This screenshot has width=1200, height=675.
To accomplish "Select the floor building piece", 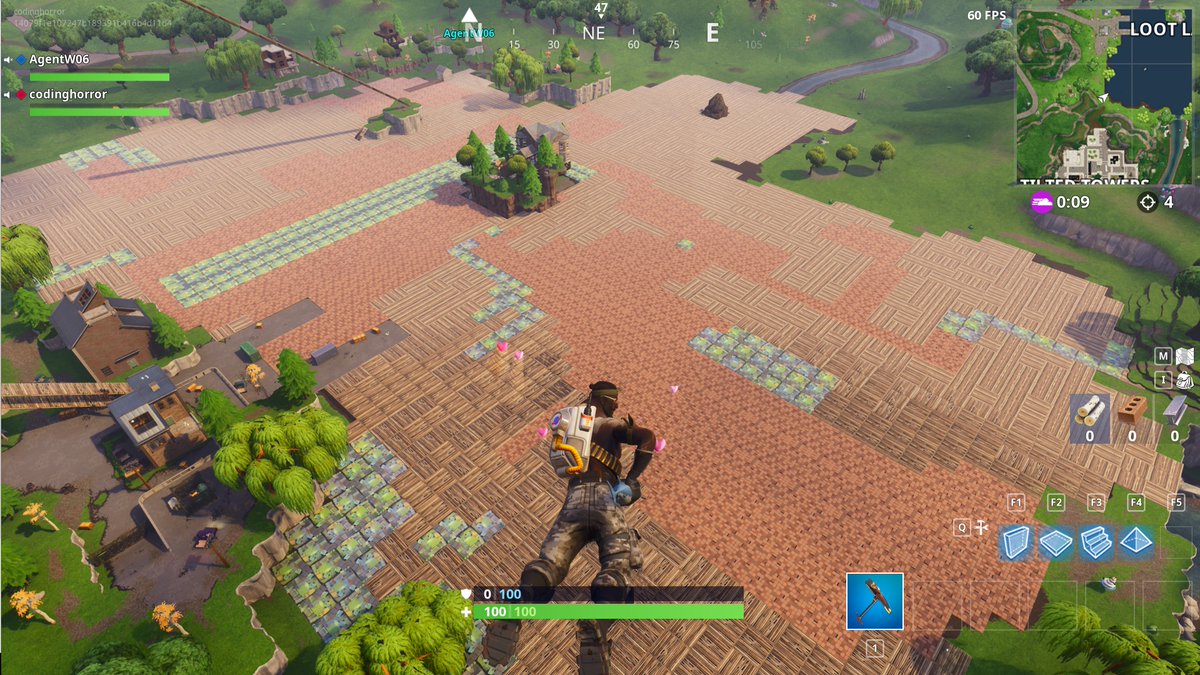I will (1056, 541).
